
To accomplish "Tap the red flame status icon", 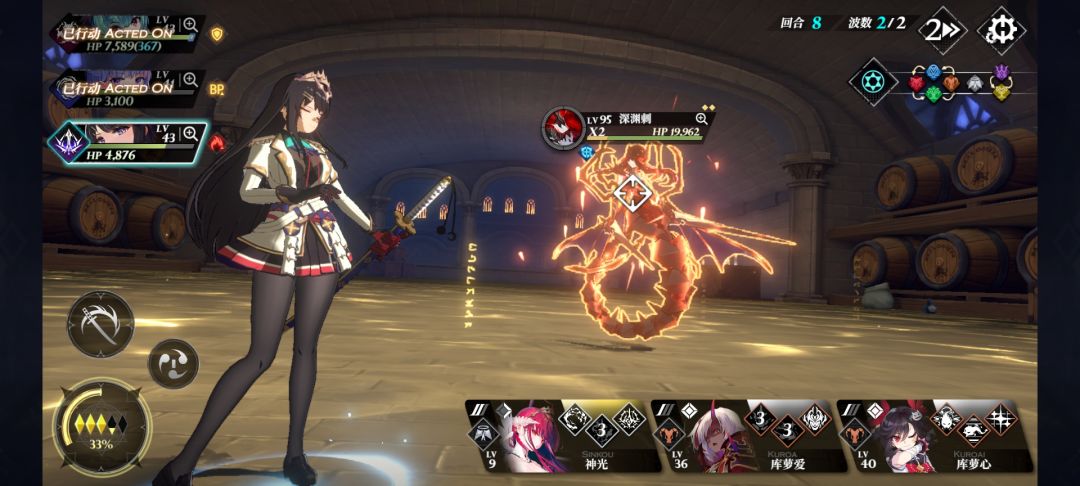I will [x=218, y=144].
